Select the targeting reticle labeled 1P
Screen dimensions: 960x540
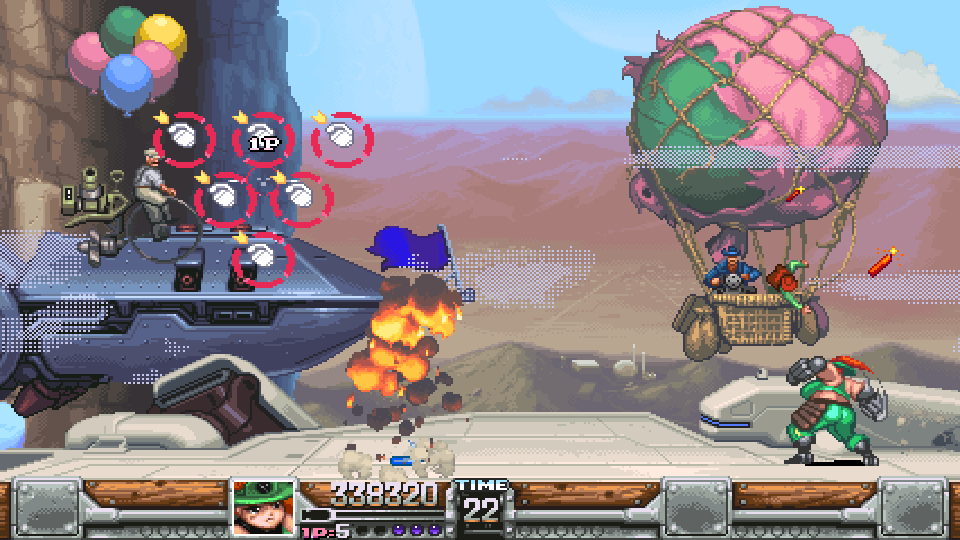pyautogui.click(x=264, y=139)
